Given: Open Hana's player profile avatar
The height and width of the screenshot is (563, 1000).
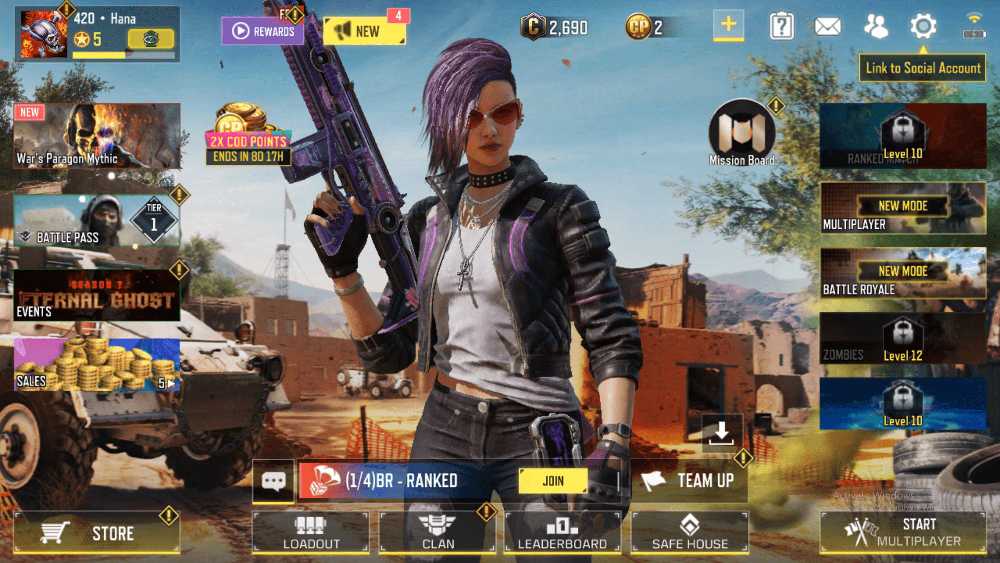Looking at the screenshot, I should (x=41, y=33).
